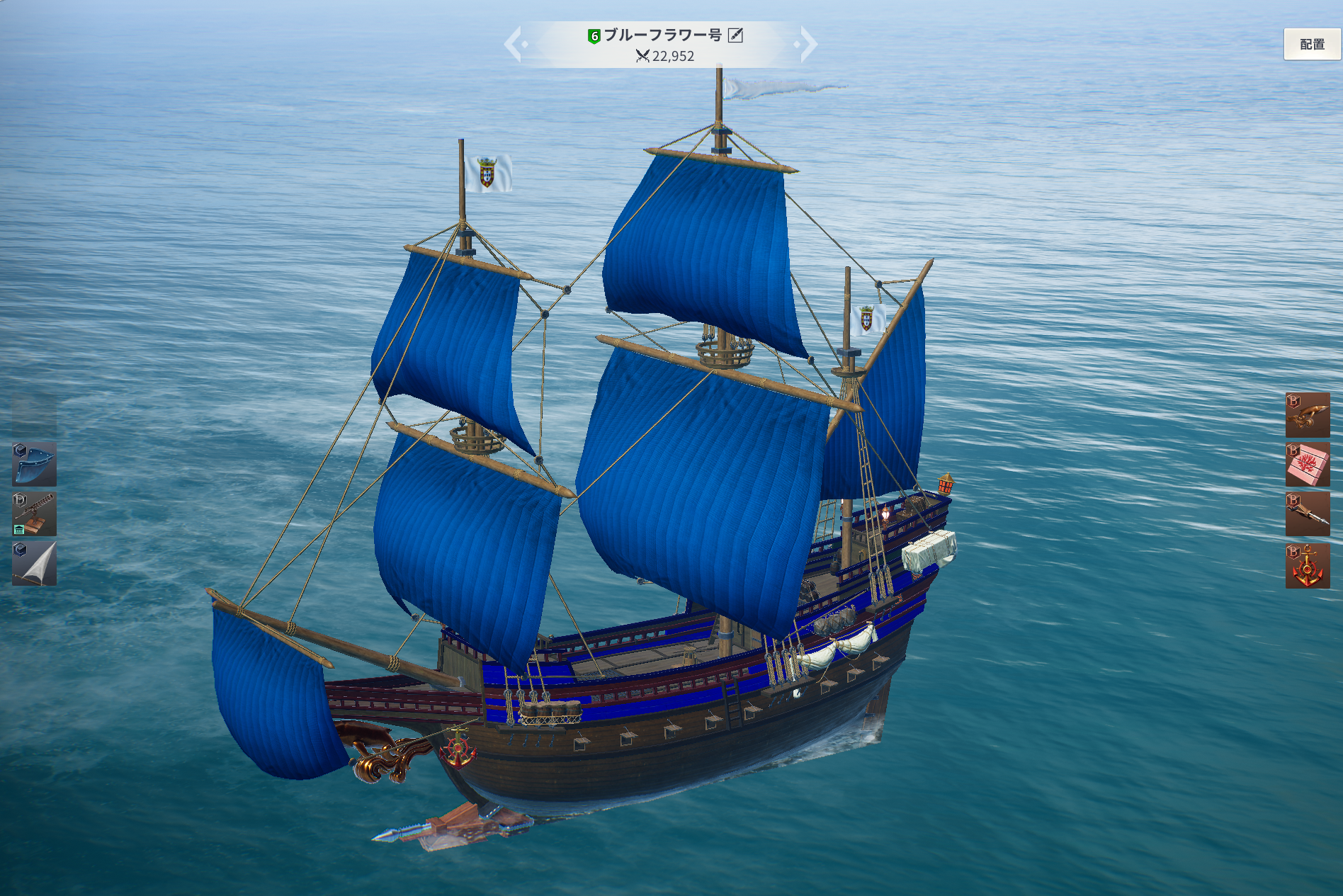Screen dimensions: 1343x896
Task: Select the D-grade swivel gun slot
Action: pyautogui.click(x=34, y=514)
